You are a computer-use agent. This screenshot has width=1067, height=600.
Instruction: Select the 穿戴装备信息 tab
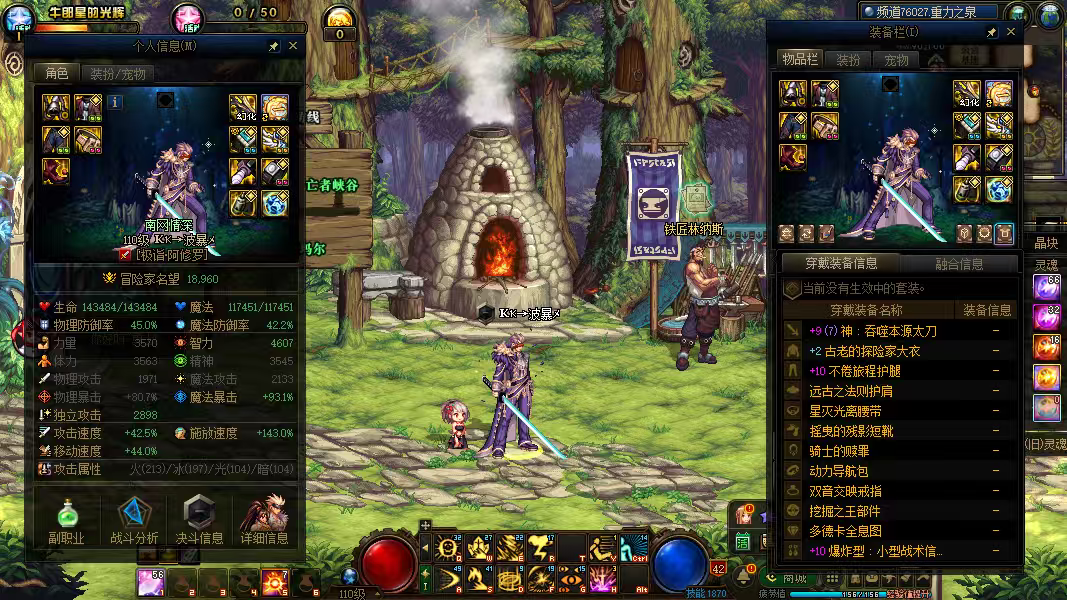point(841,264)
